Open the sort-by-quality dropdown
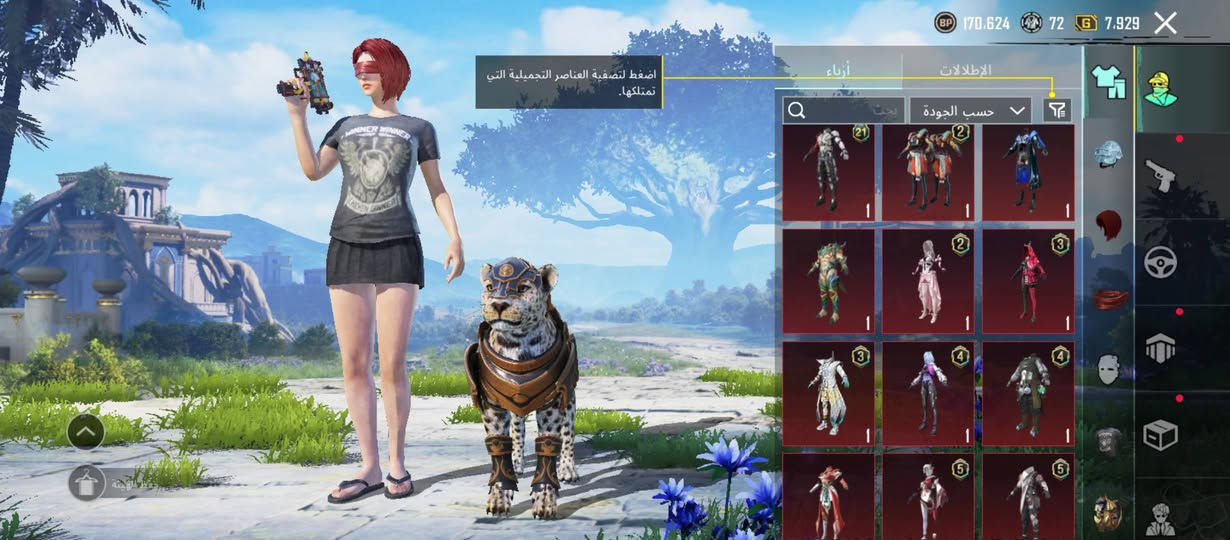Screen dimensions: 1230x540 pos(970,110)
